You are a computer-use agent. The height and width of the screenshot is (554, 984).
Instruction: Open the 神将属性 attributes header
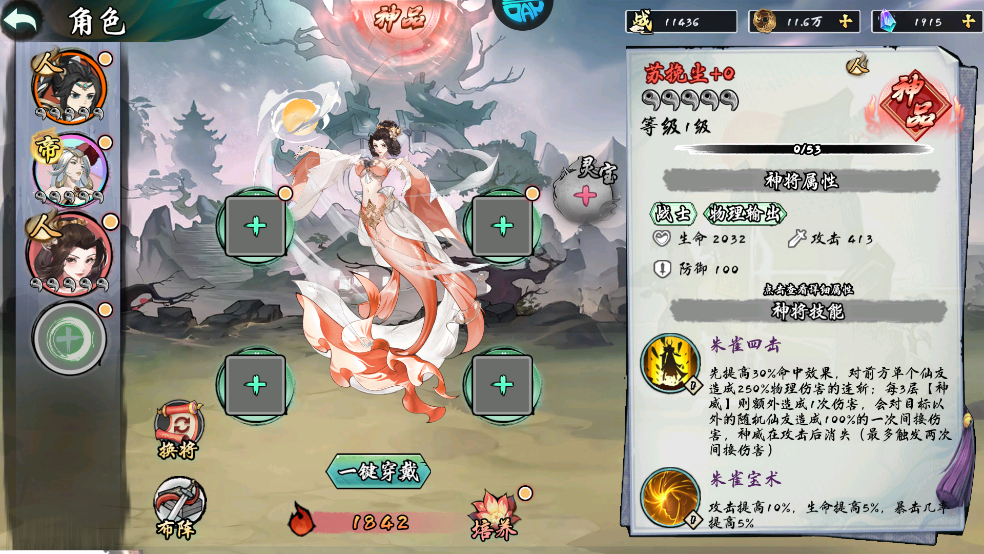pyautogui.click(x=801, y=180)
